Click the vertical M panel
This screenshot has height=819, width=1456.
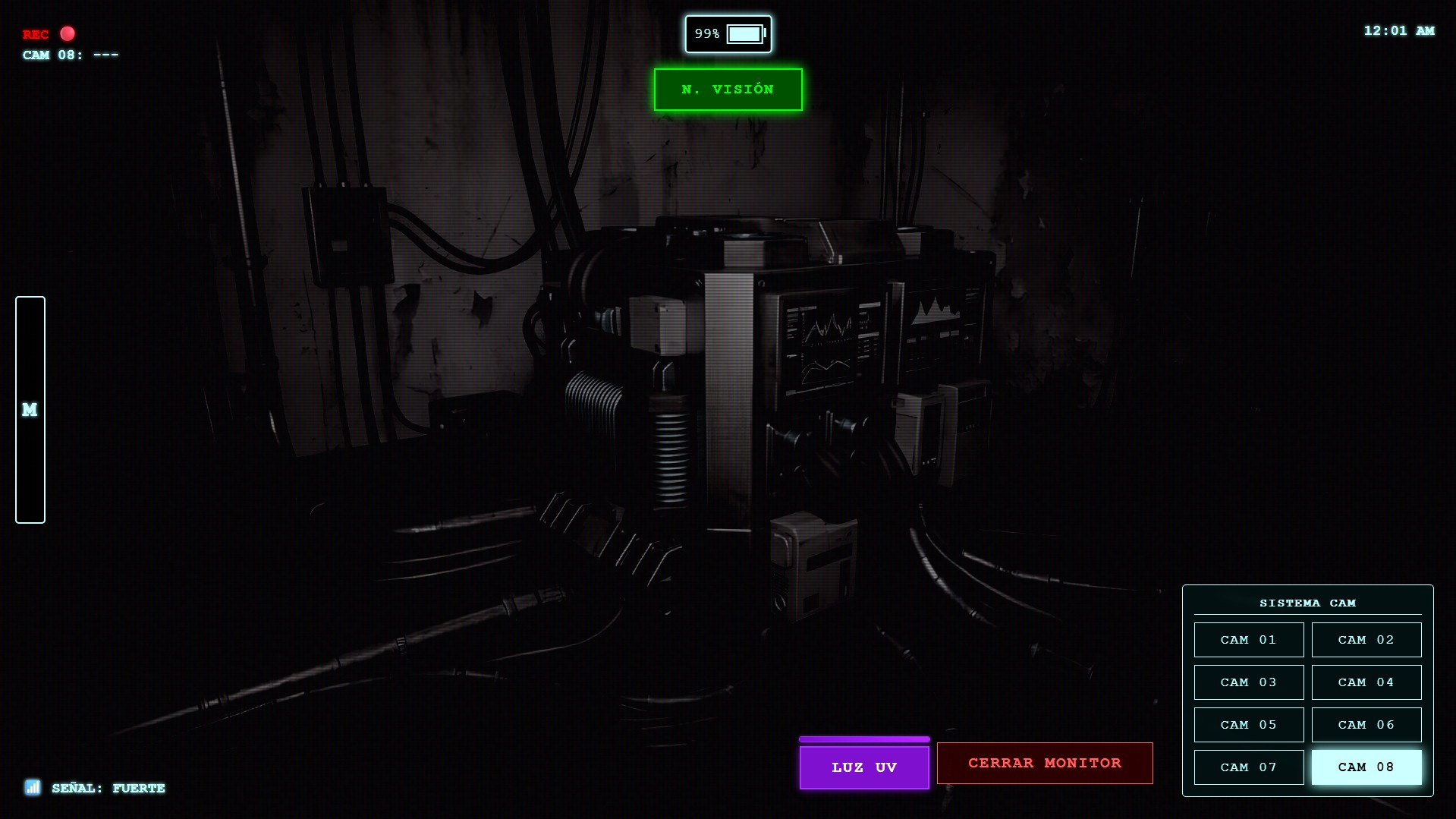pyautogui.click(x=30, y=410)
